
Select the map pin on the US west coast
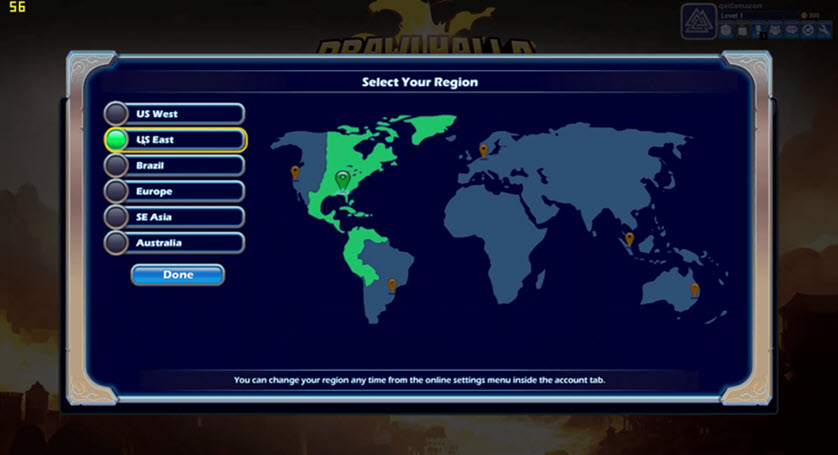tap(295, 173)
